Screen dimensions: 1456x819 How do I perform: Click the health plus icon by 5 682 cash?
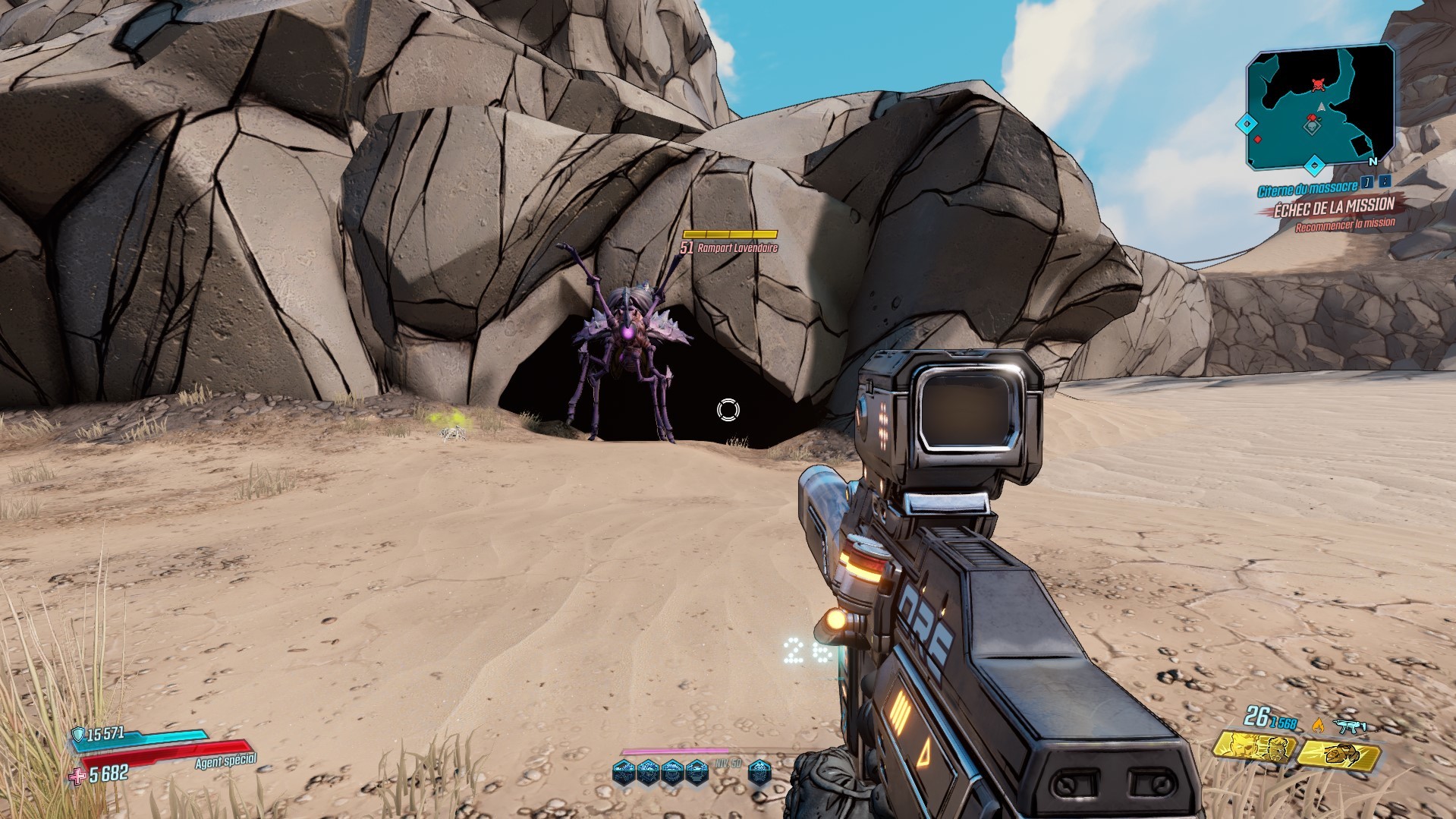point(76,776)
